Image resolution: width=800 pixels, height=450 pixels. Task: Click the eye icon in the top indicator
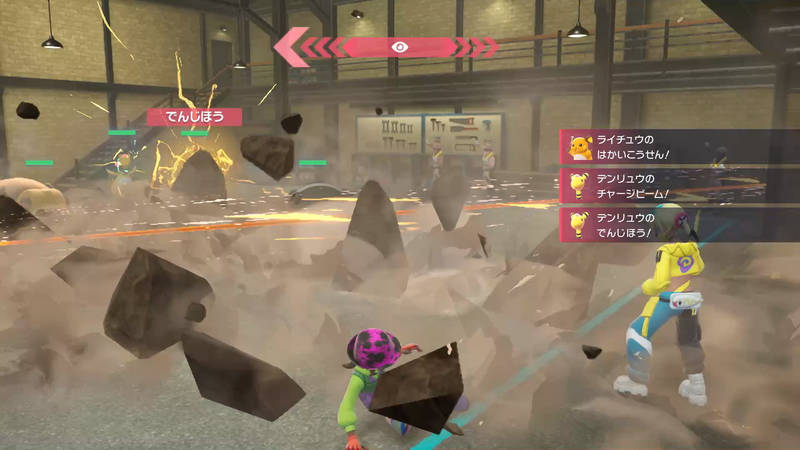(399, 46)
